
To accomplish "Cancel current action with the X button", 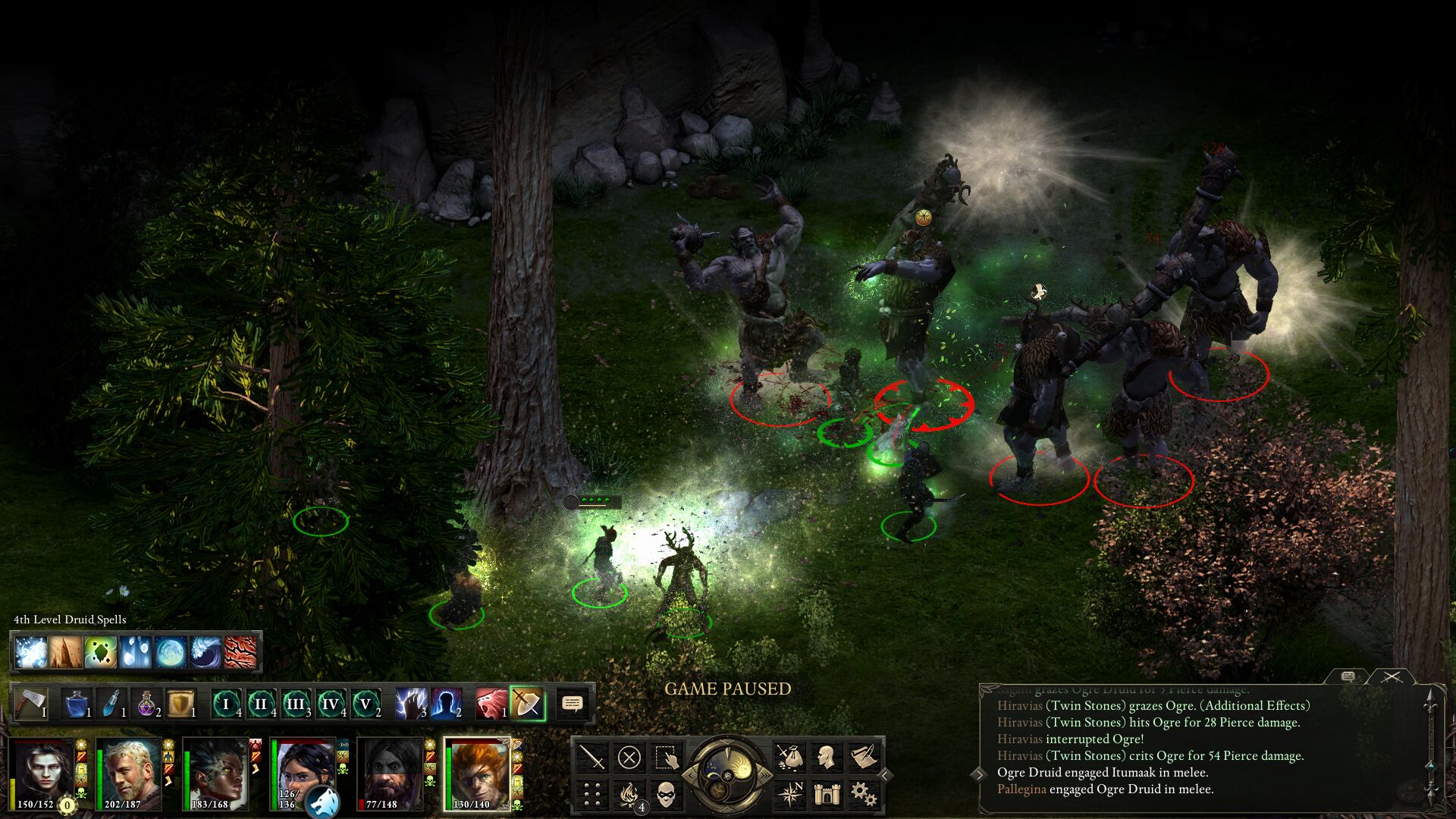I will tap(629, 757).
